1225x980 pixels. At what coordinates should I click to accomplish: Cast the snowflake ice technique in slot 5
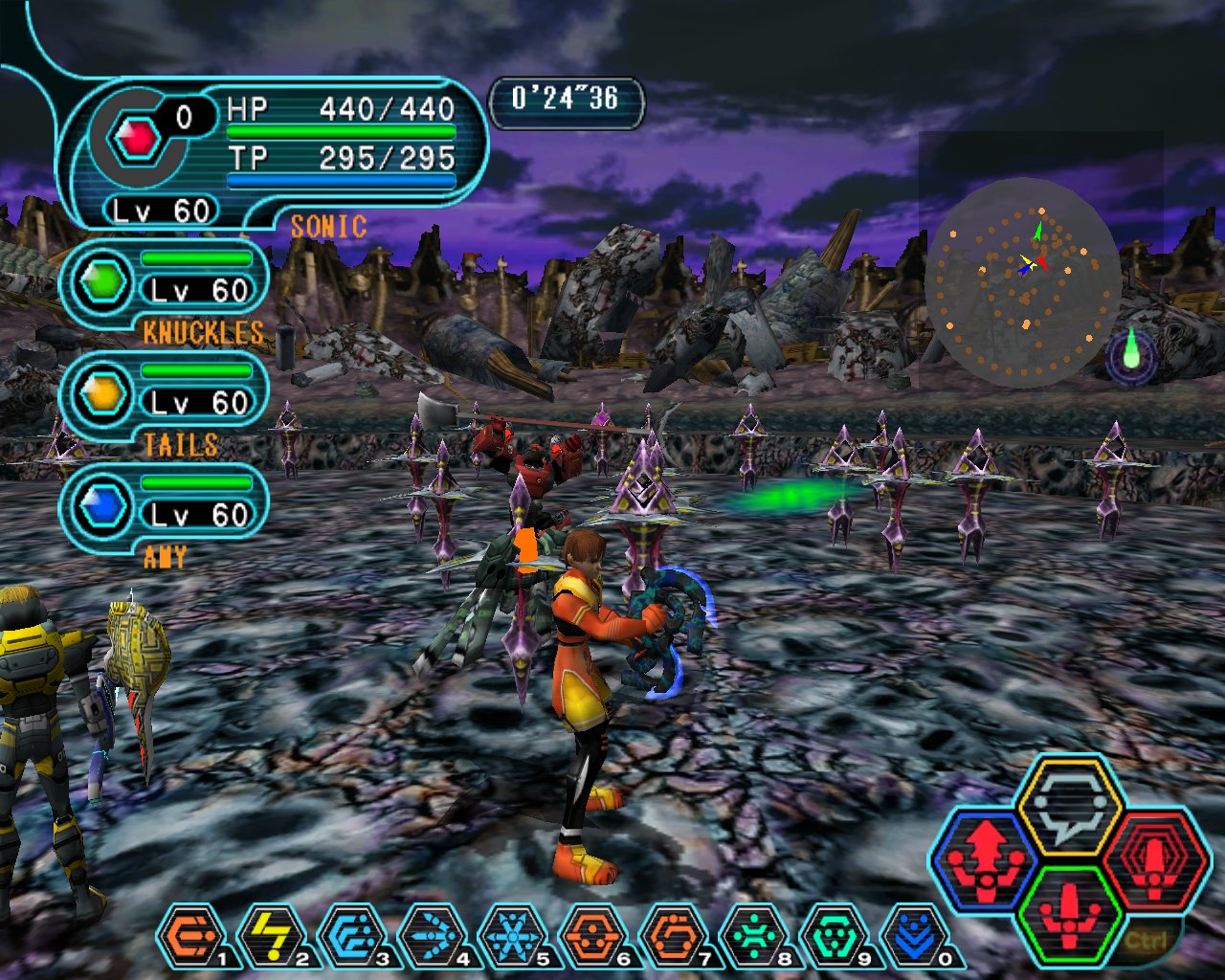click(512, 936)
